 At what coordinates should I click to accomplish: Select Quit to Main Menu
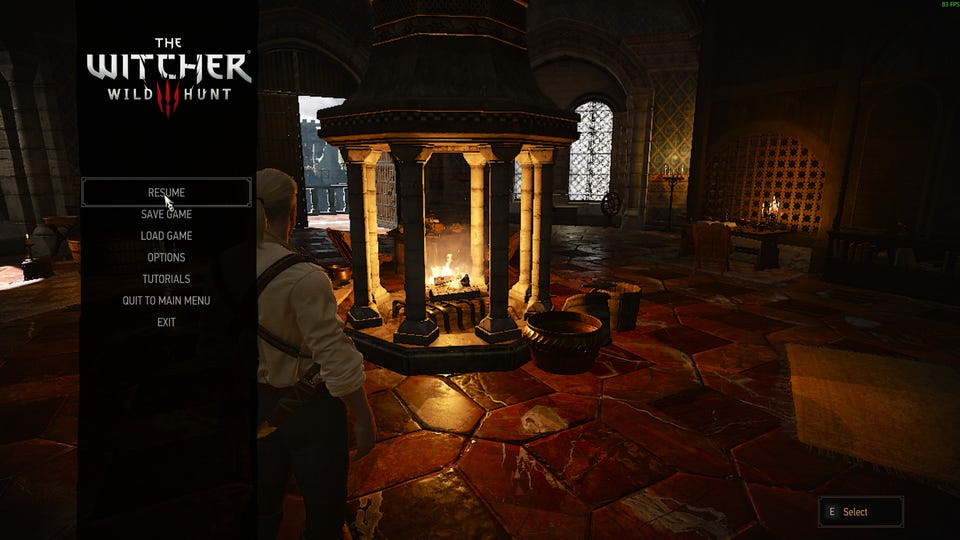coord(166,300)
